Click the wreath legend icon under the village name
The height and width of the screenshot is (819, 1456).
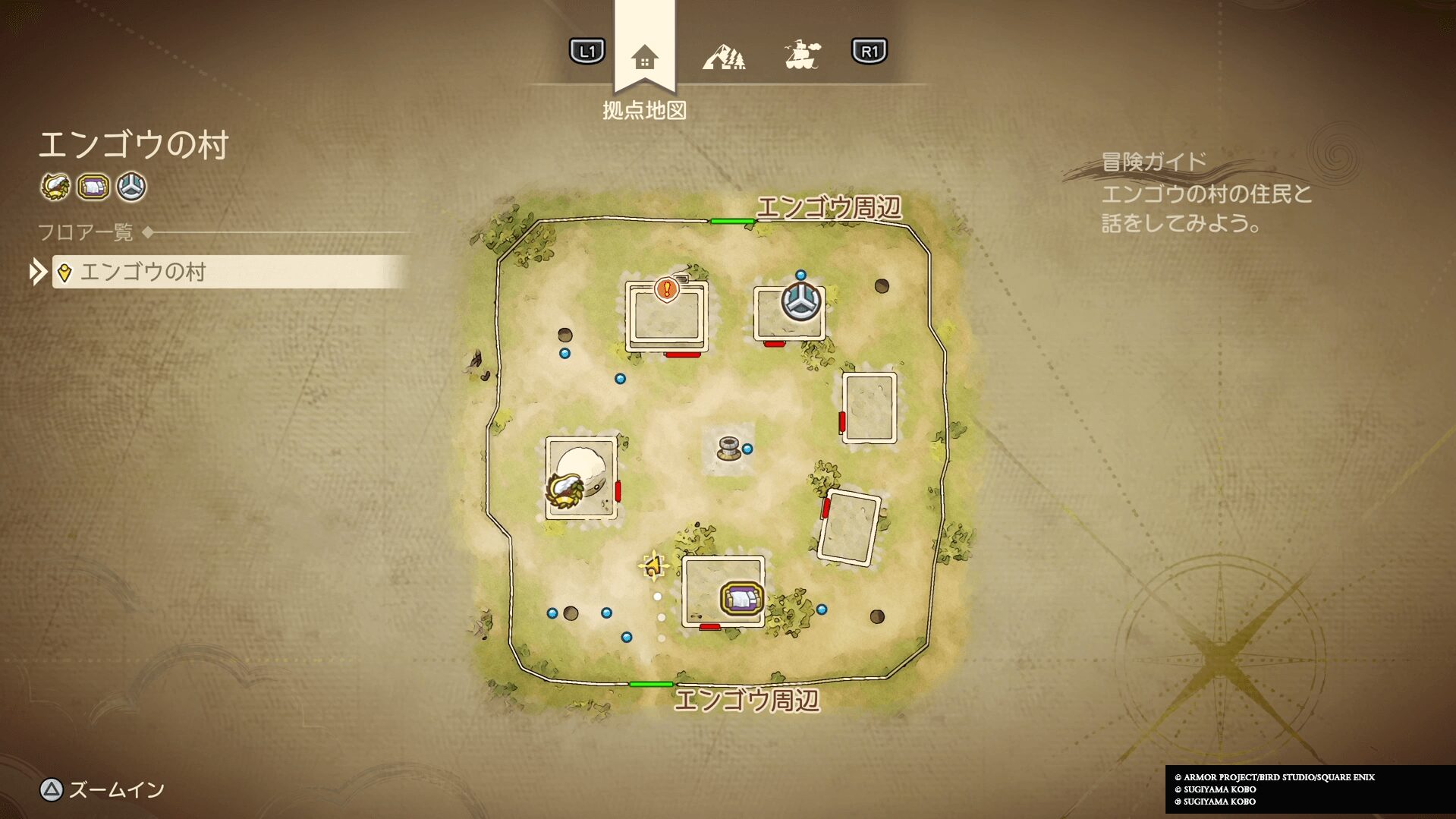point(55,187)
